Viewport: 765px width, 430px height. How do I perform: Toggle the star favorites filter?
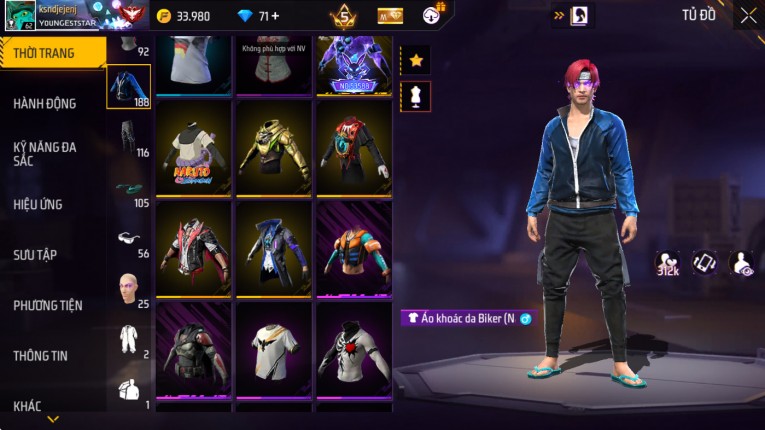click(x=416, y=60)
